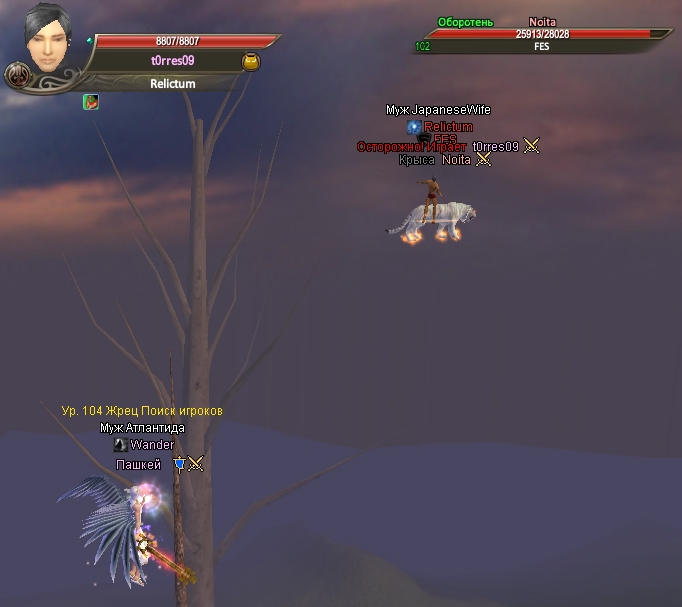This screenshot has width=682, height=607.
Task: Click Noita's target frame at the top
Action: pos(543,34)
